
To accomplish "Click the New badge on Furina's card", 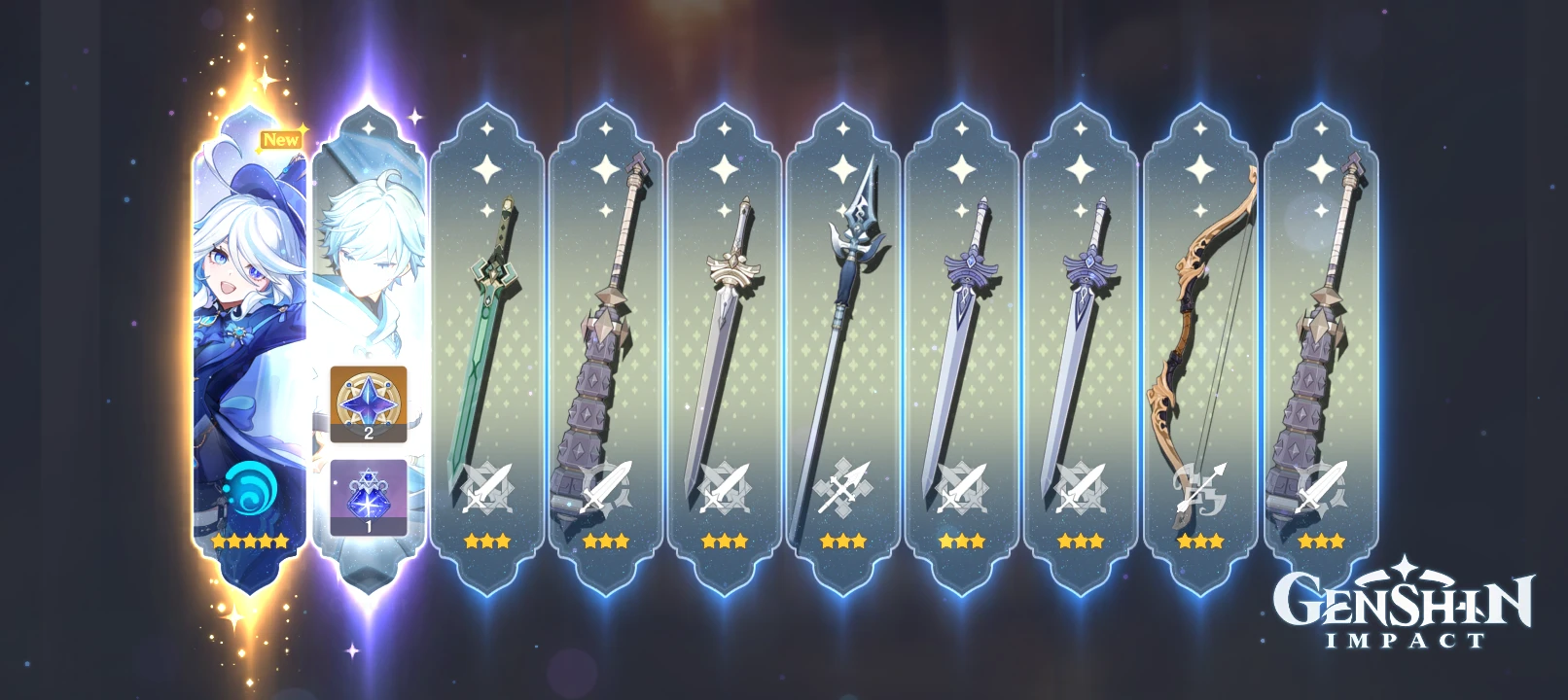I will click(x=283, y=139).
